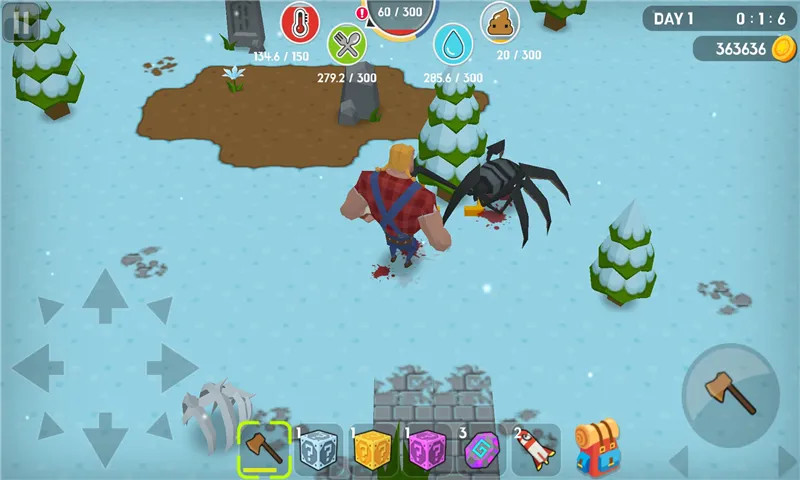This screenshot has width=800, height=480.
Task: Tap the poop status icon
Action: tap(500, 22)
